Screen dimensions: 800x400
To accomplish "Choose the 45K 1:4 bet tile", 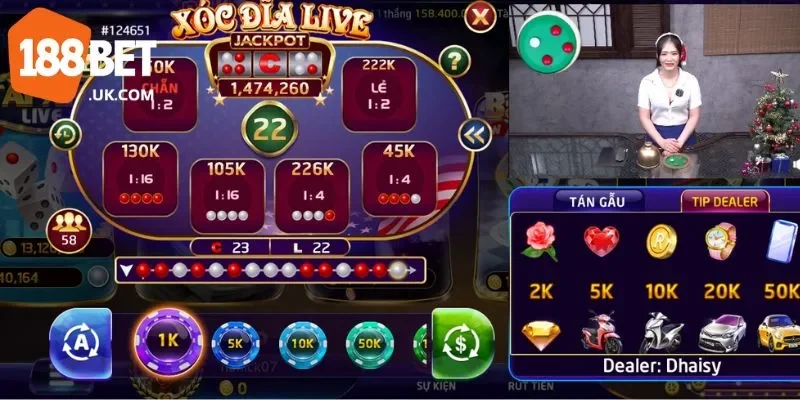I will [399, 177].
